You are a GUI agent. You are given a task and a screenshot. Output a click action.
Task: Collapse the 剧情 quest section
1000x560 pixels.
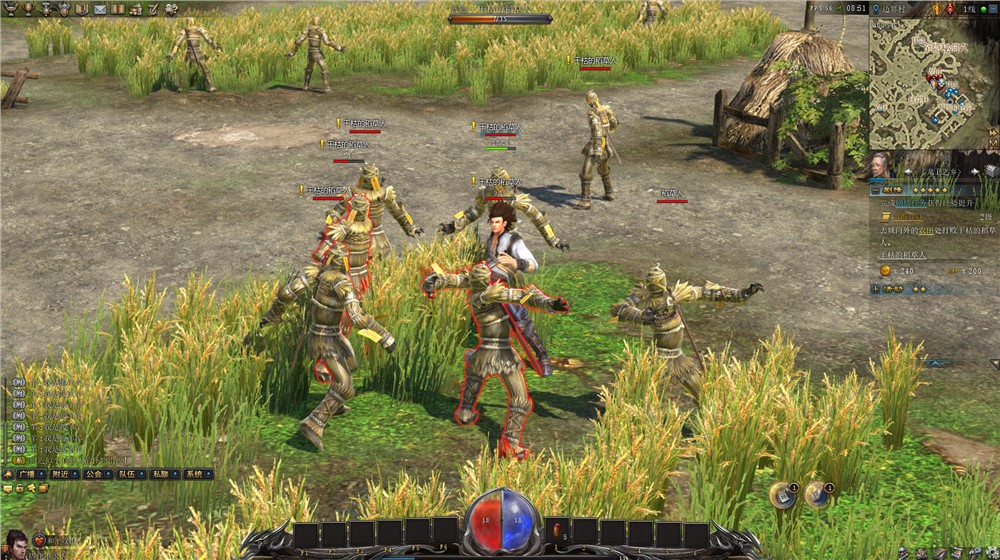point(875,189)
